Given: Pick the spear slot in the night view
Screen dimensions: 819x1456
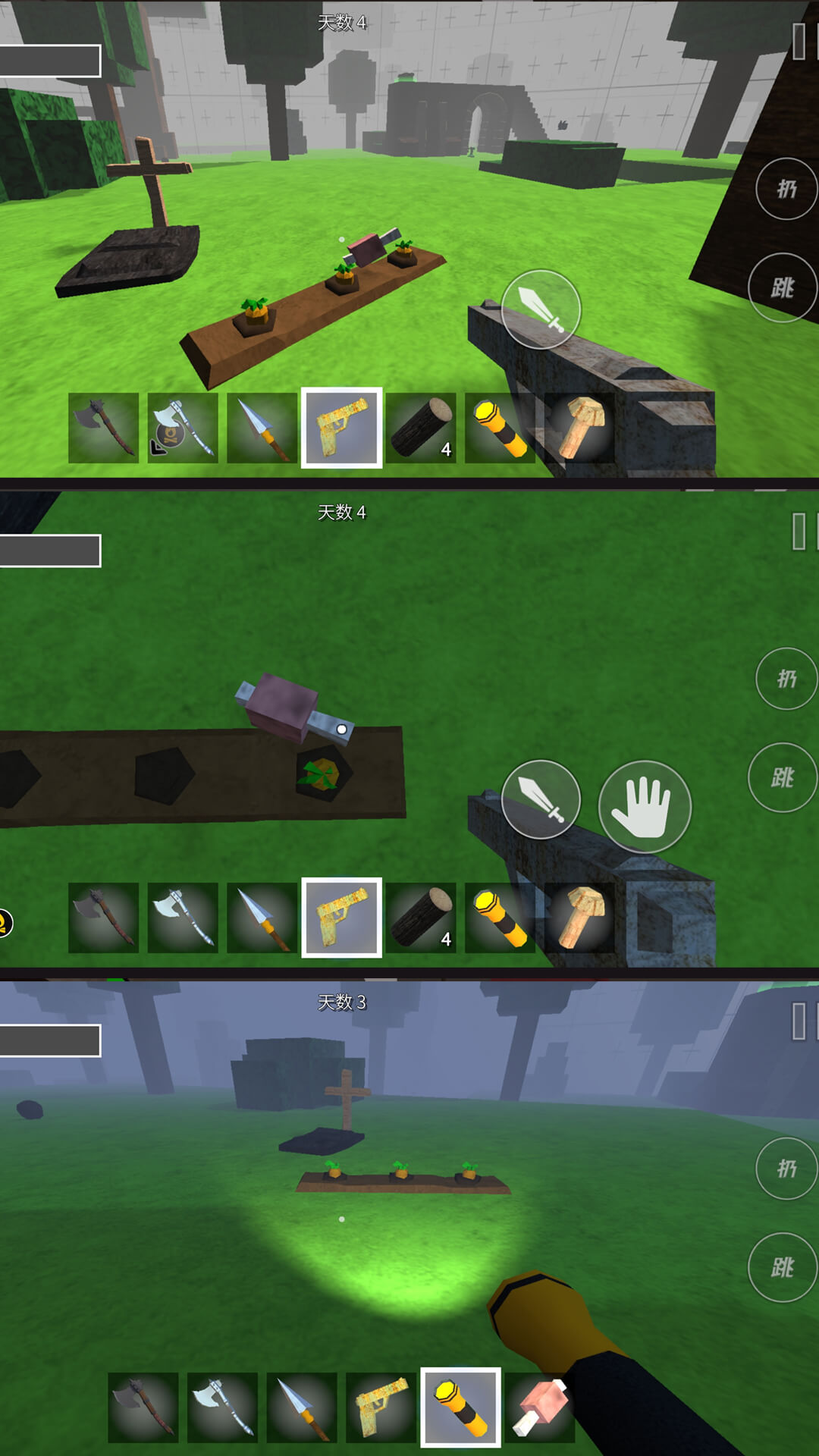Looking at the screenshot, I should (x=302, y=1407).
